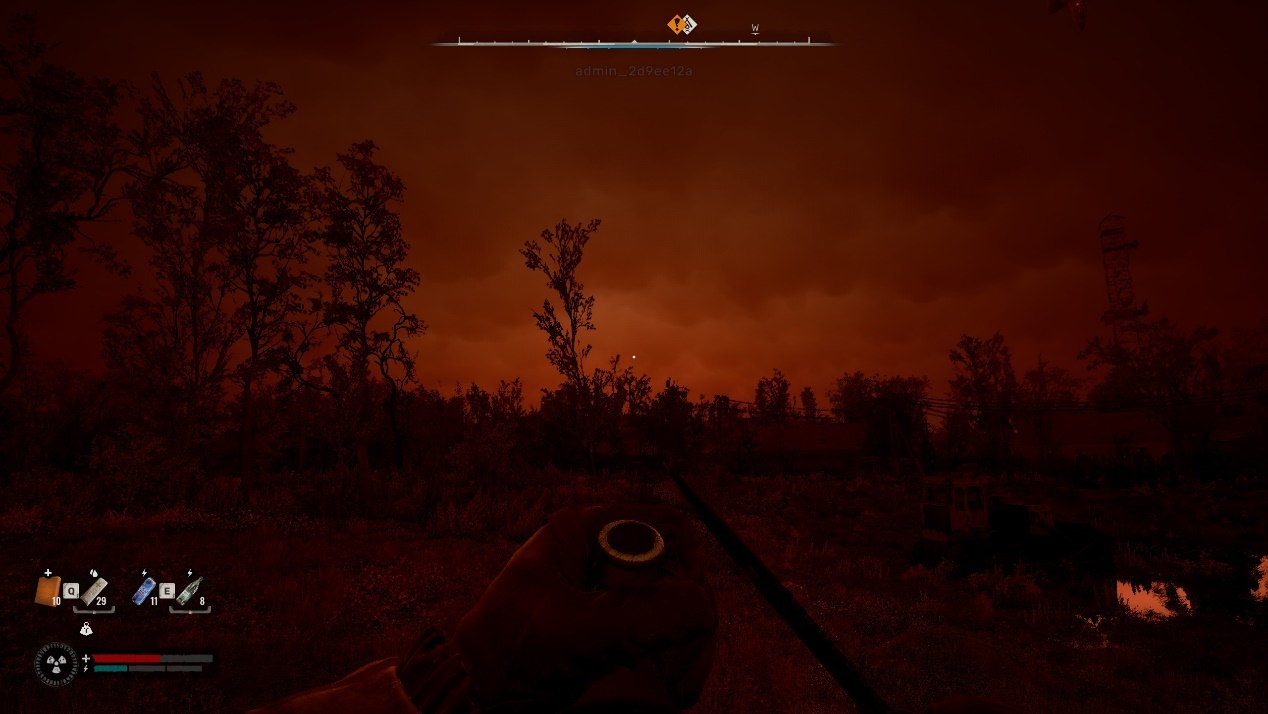Use the bandage quick slot item
This screenshot has height=714, width=1268.
[x=94, y=590]
